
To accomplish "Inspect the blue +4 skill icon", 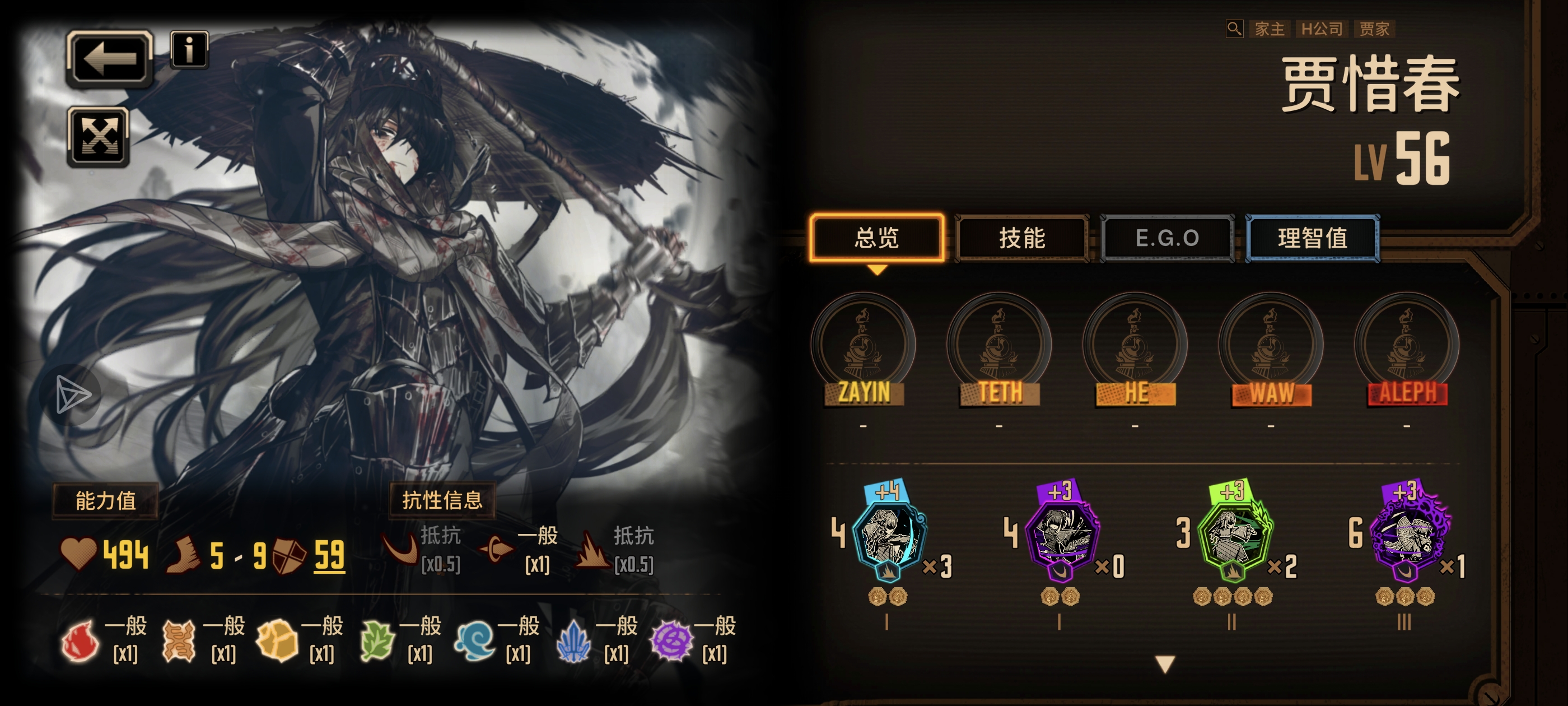I will [889, 534].
